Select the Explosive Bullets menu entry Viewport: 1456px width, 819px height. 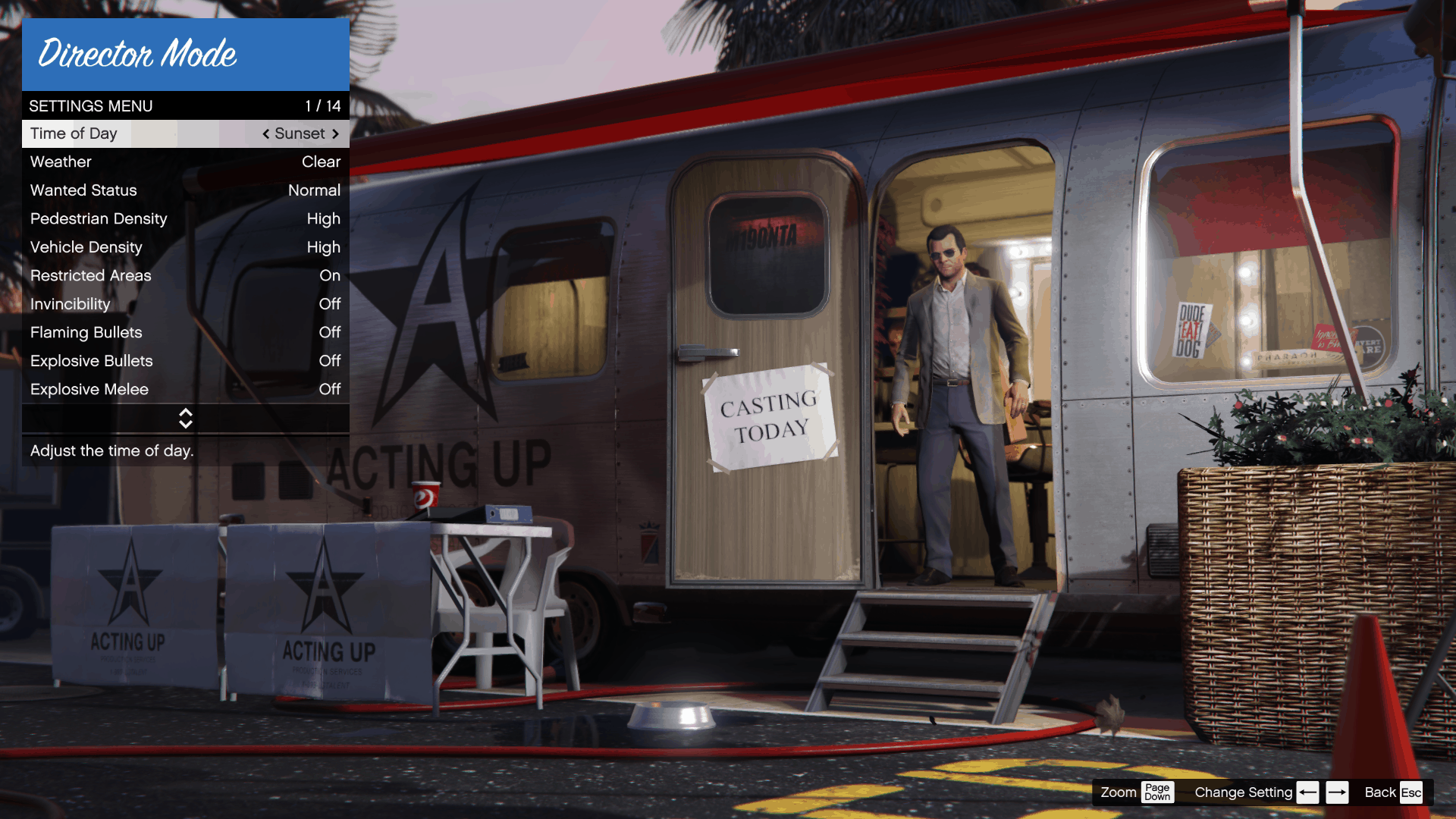pos(186,361)
